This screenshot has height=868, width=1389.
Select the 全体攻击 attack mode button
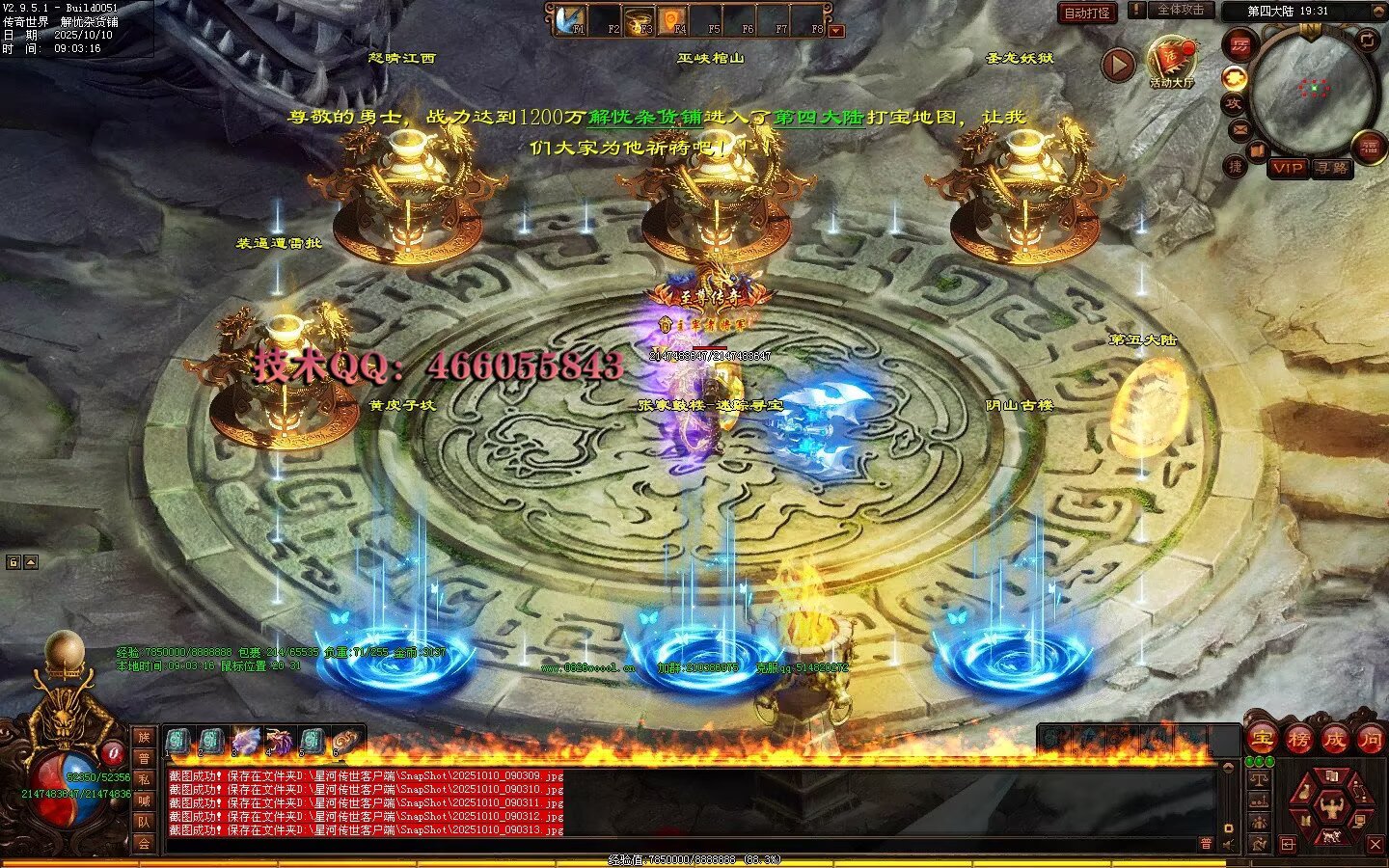(x=1180, y=10)
